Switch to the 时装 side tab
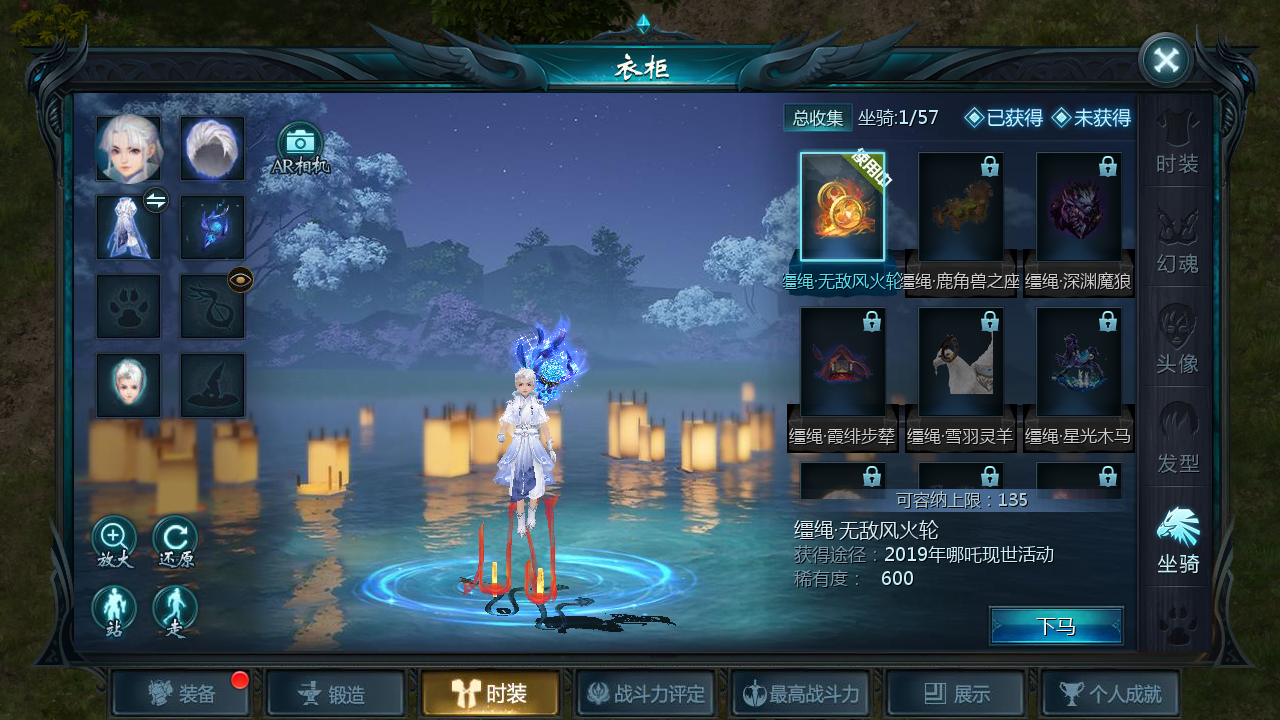 click(1177, 142)
